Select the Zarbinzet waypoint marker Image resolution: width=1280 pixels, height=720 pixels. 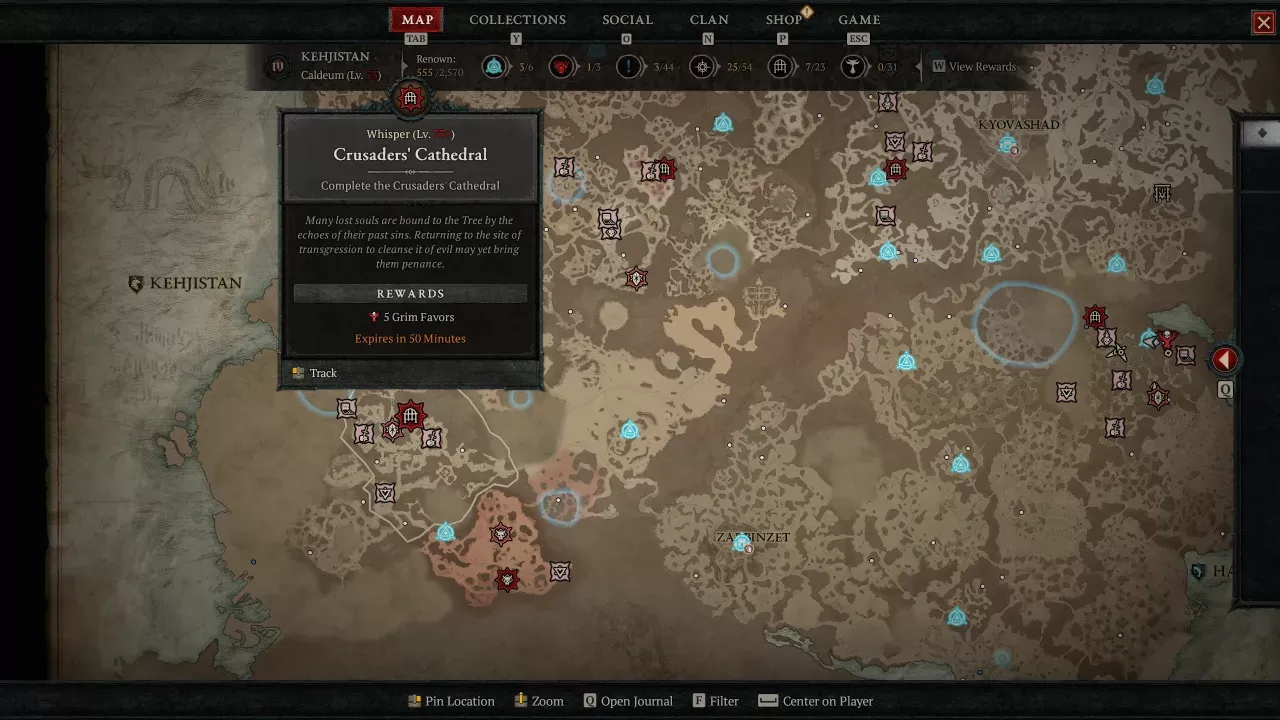[741, 543]
